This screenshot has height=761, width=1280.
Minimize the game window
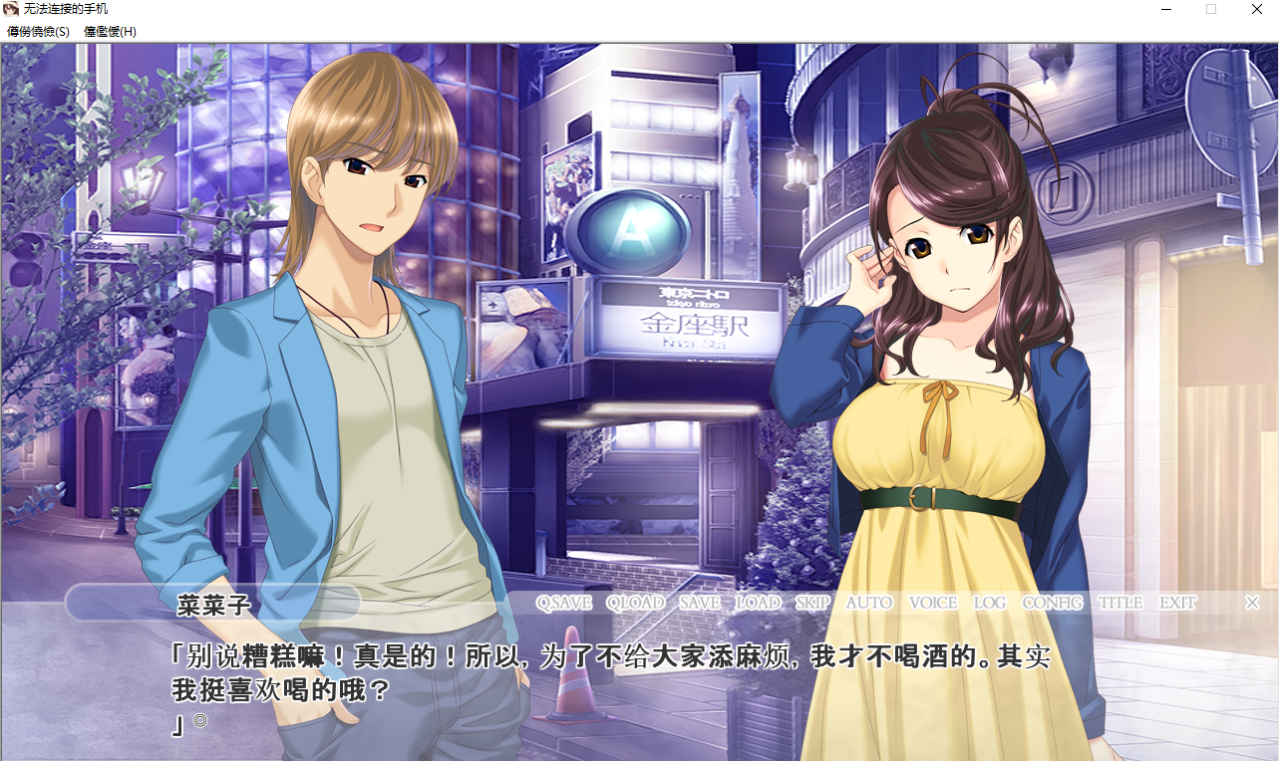click(x=1166, y=9)
